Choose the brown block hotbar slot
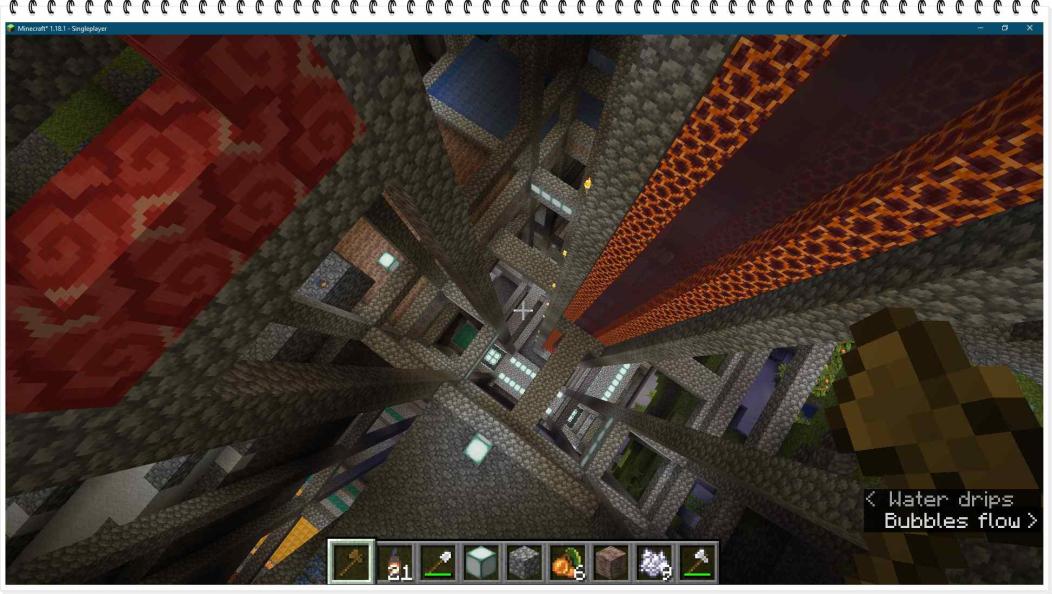Viewport: 1052px width, 594px height. (610, 562)
